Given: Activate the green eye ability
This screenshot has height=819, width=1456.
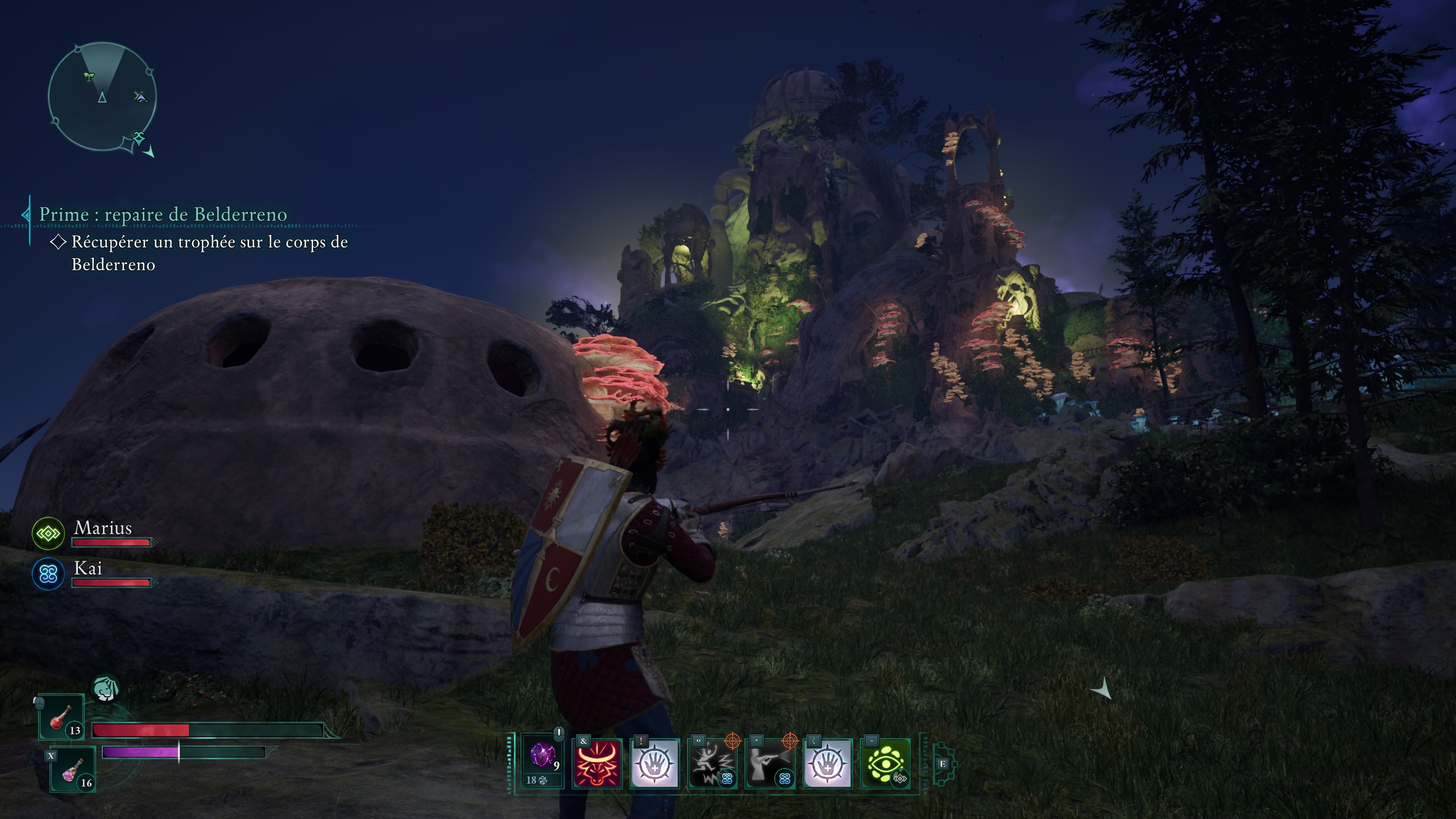Looking at the screenshot, I should 885,763.
